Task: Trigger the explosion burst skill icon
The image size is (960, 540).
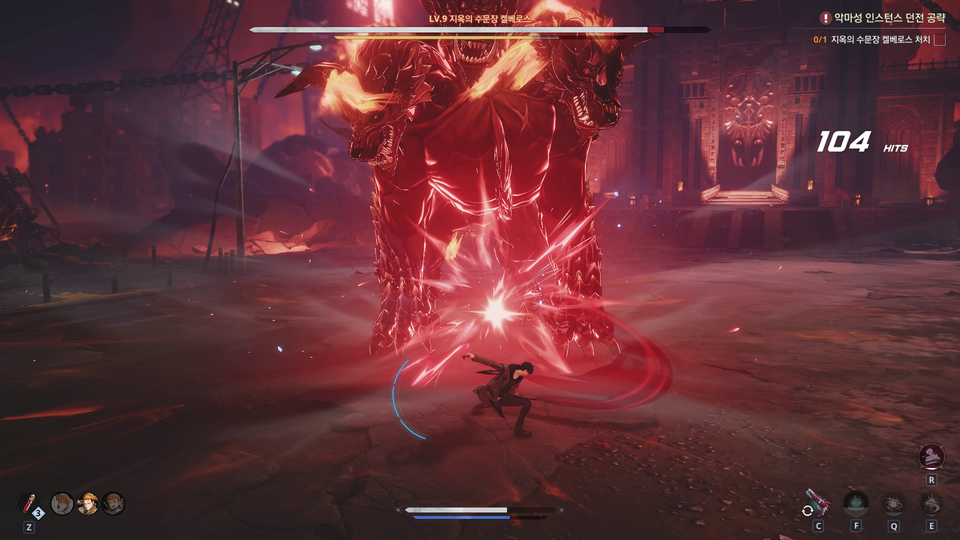Action: [894, 503]
